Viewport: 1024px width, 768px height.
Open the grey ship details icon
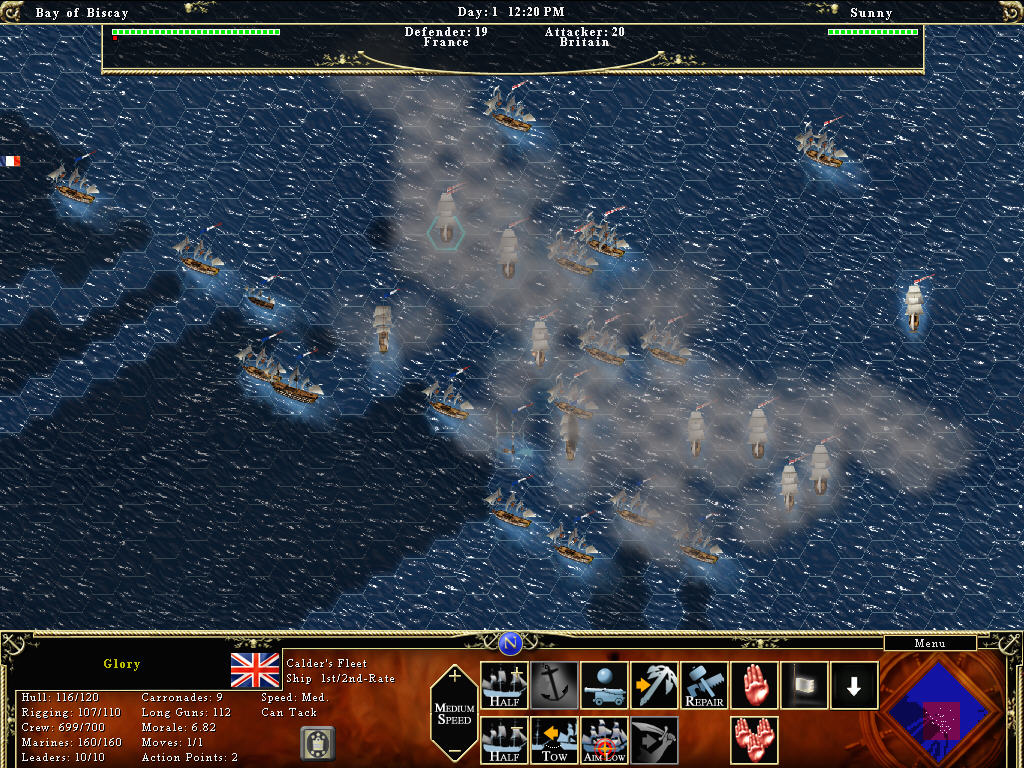click(x=317, y=743)
